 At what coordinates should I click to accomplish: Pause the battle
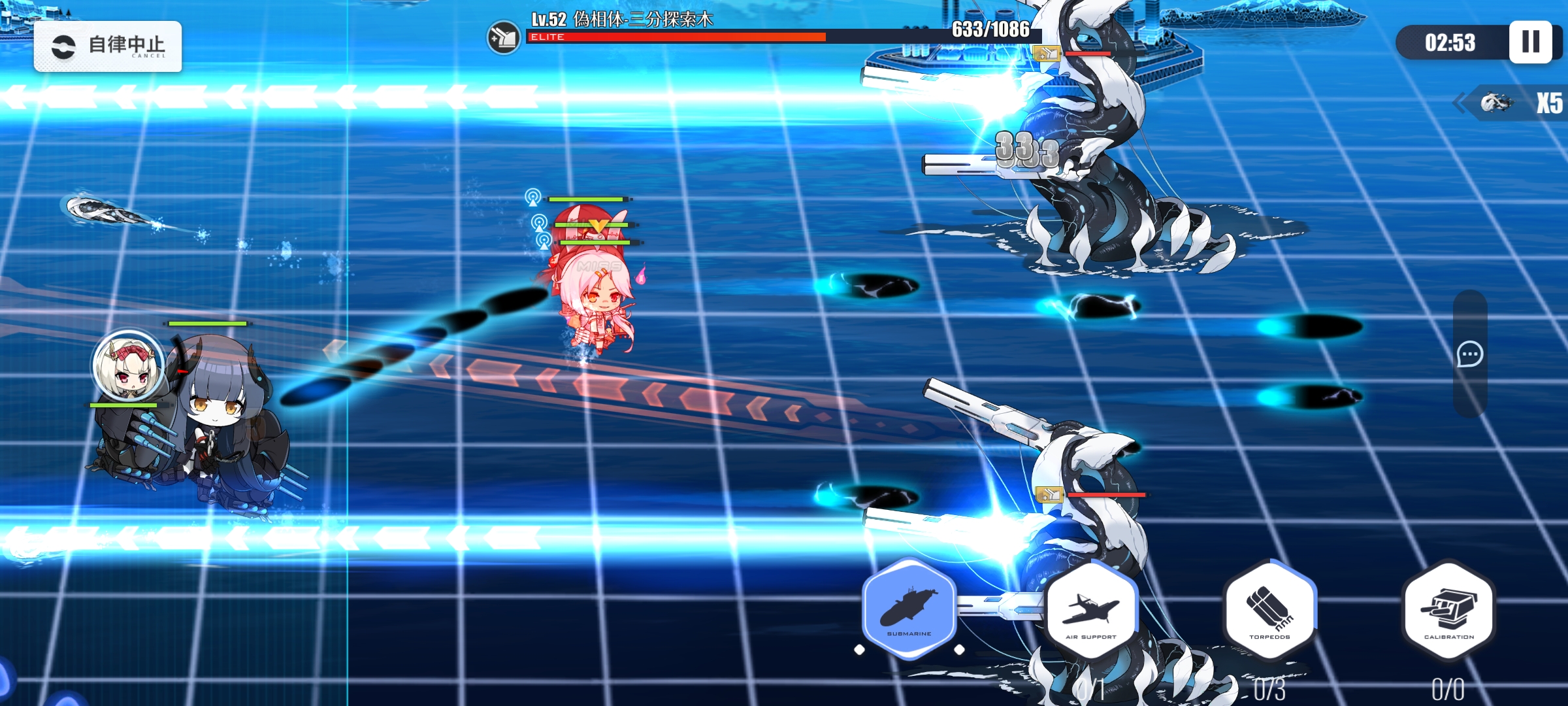point(1530,42)
